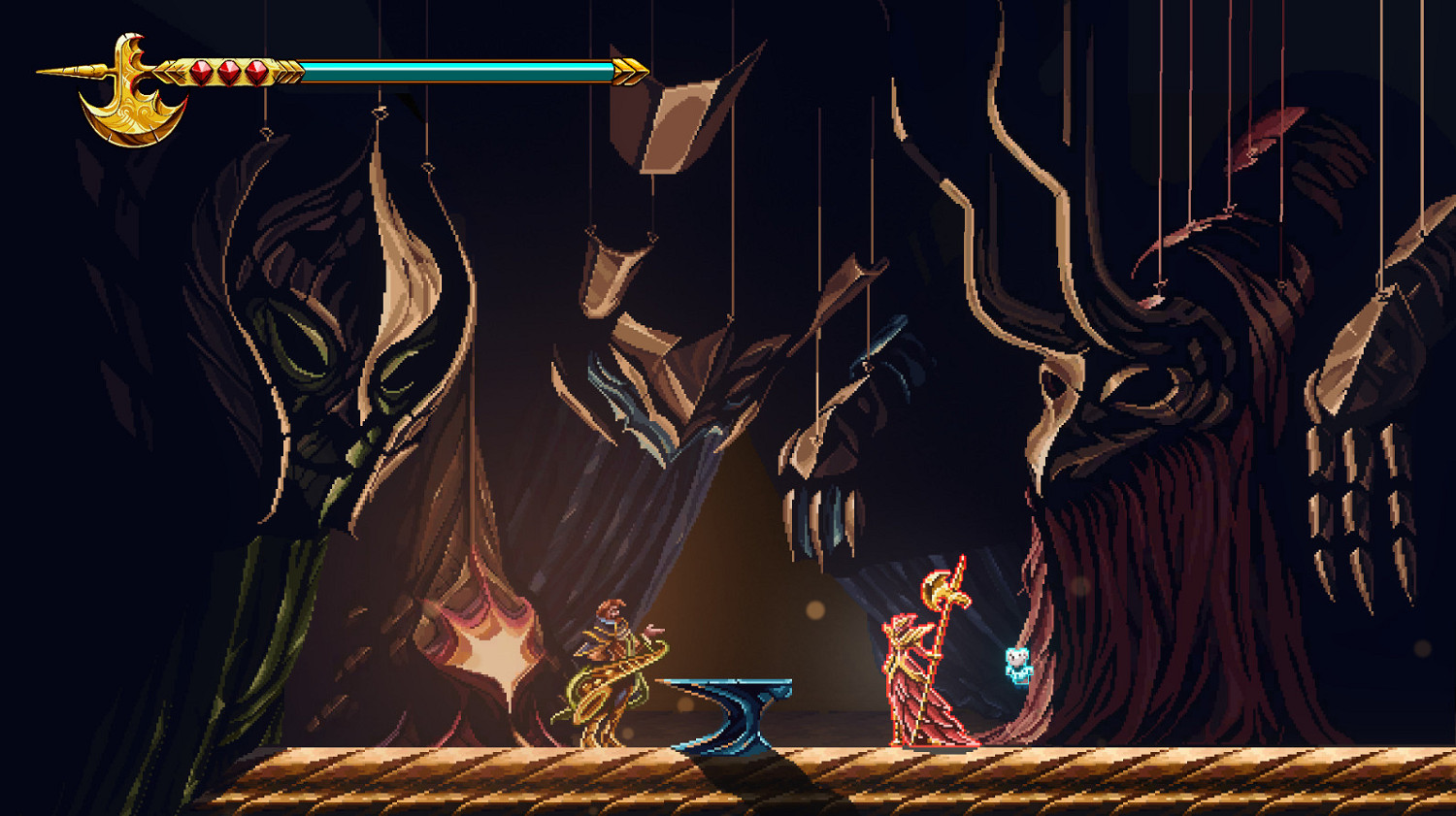Click the arrow-shaped end cap of the health bar
1456x816 pixels.
tap(629, 70)
